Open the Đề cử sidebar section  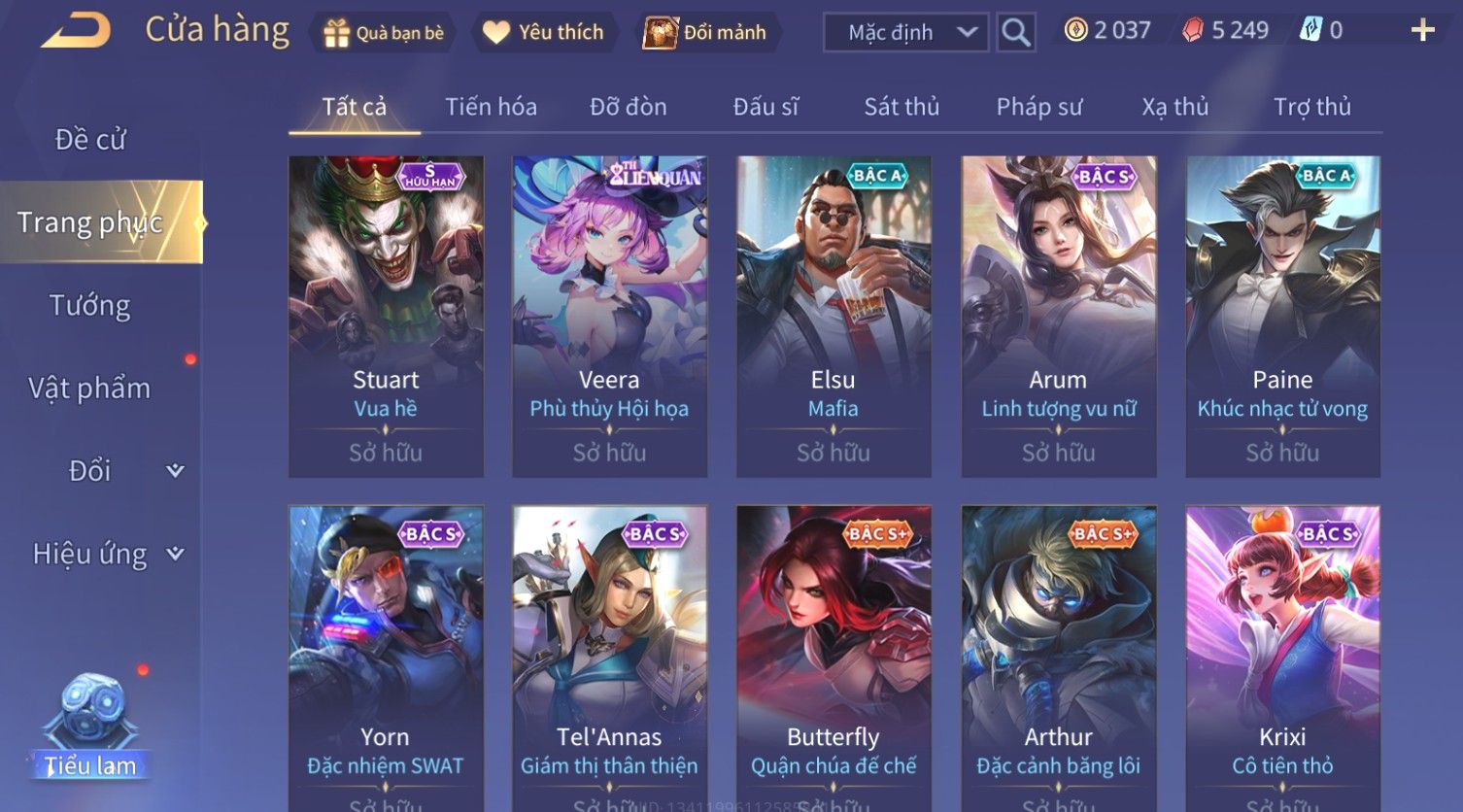coord(90,140)
